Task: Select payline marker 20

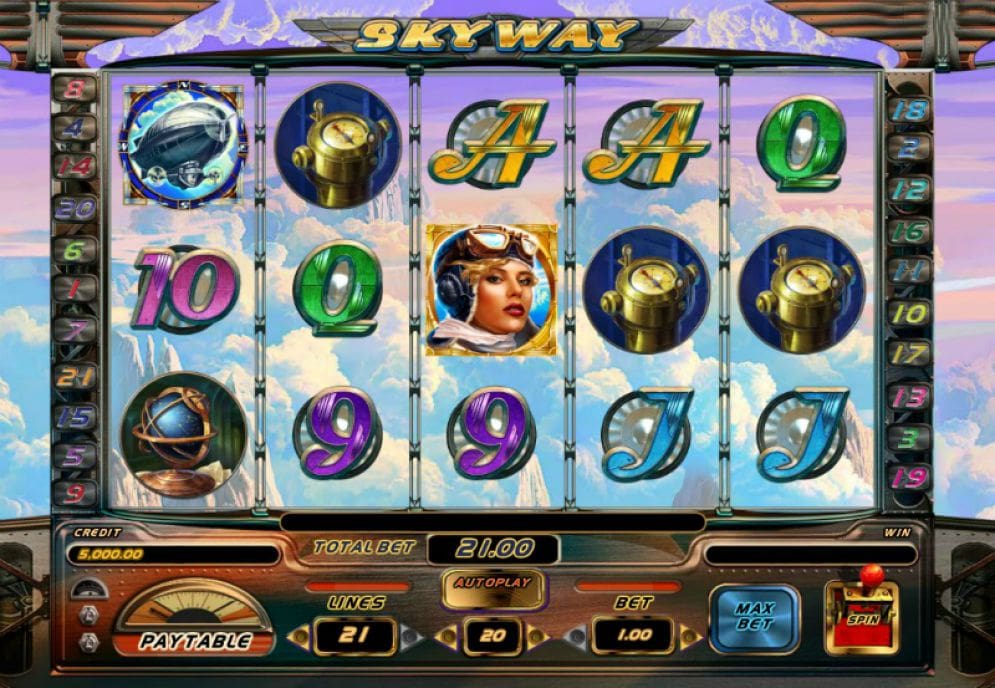Action: coord(77,209)
